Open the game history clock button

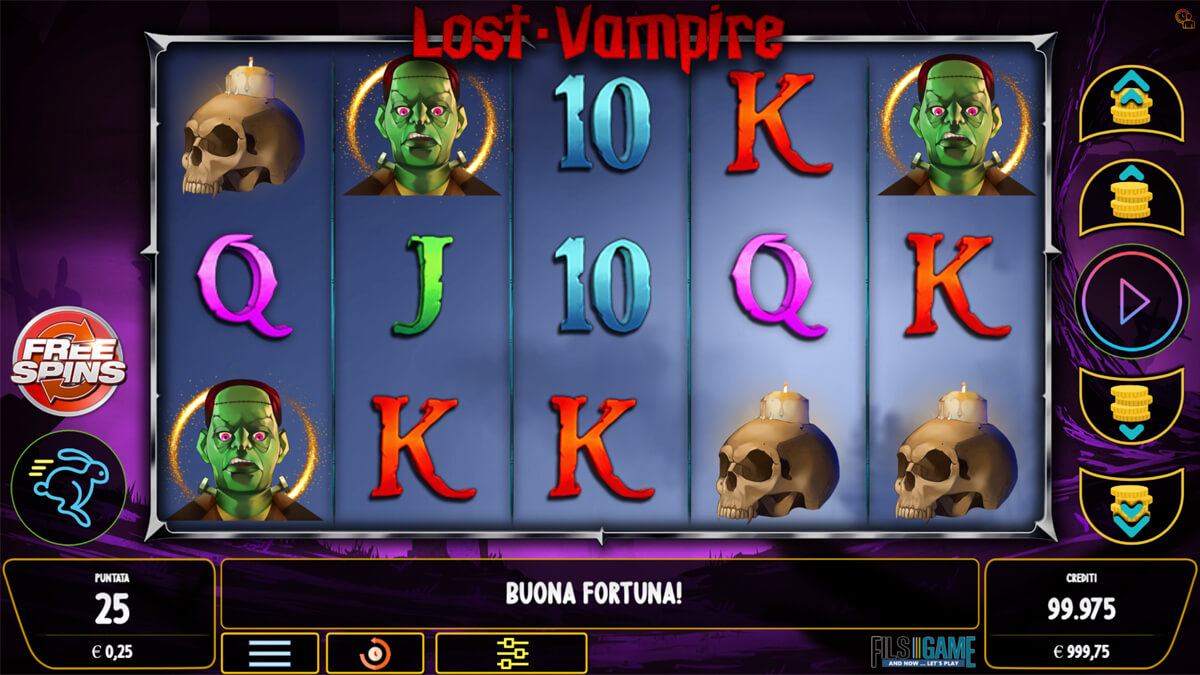374,653
